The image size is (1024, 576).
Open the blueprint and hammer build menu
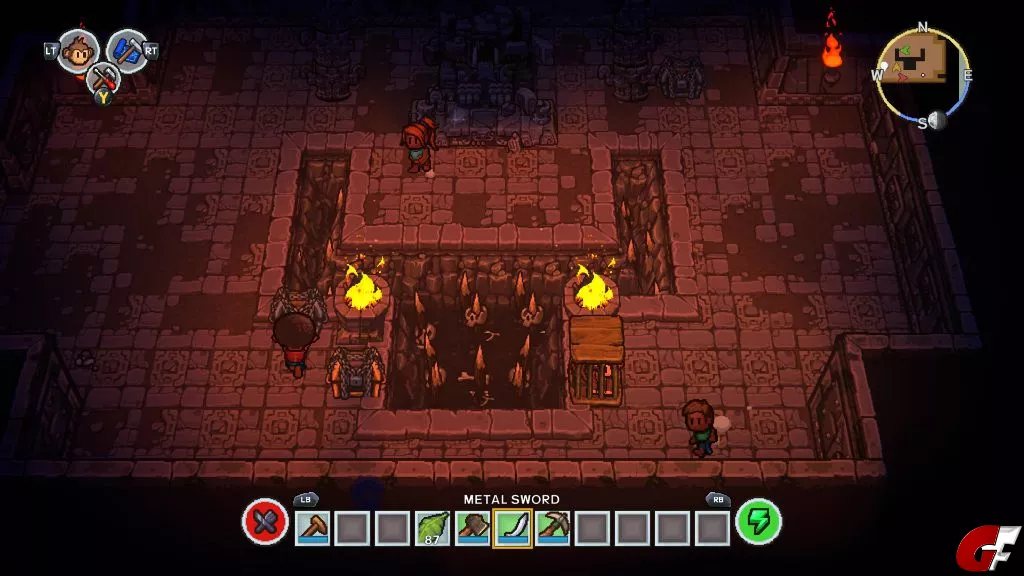127,50
